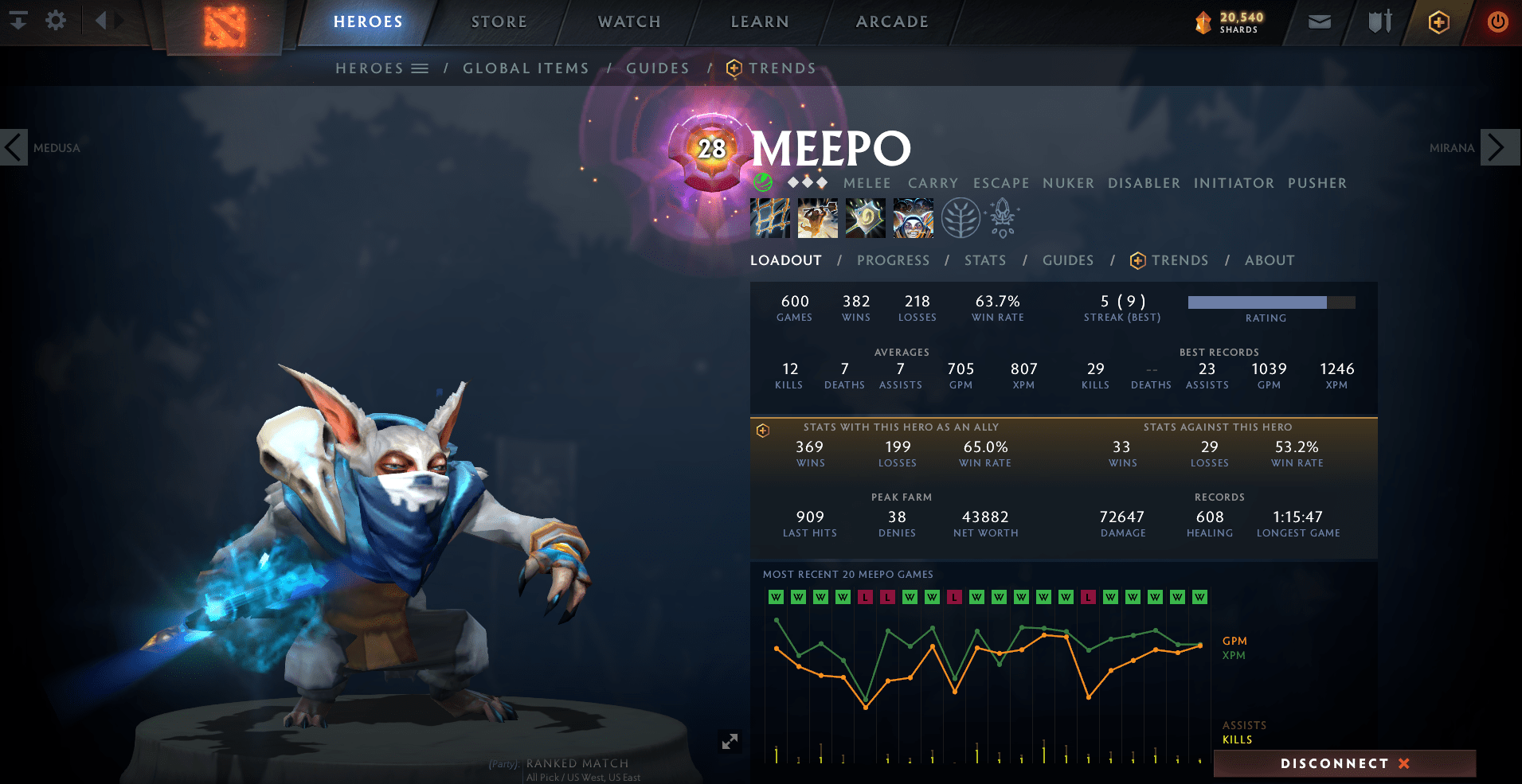The height and width of the screenshot is (784, 1522).
Task: Select Meepo's Poof ability icon
Action: pyautogui.click(x=818, y=218)
